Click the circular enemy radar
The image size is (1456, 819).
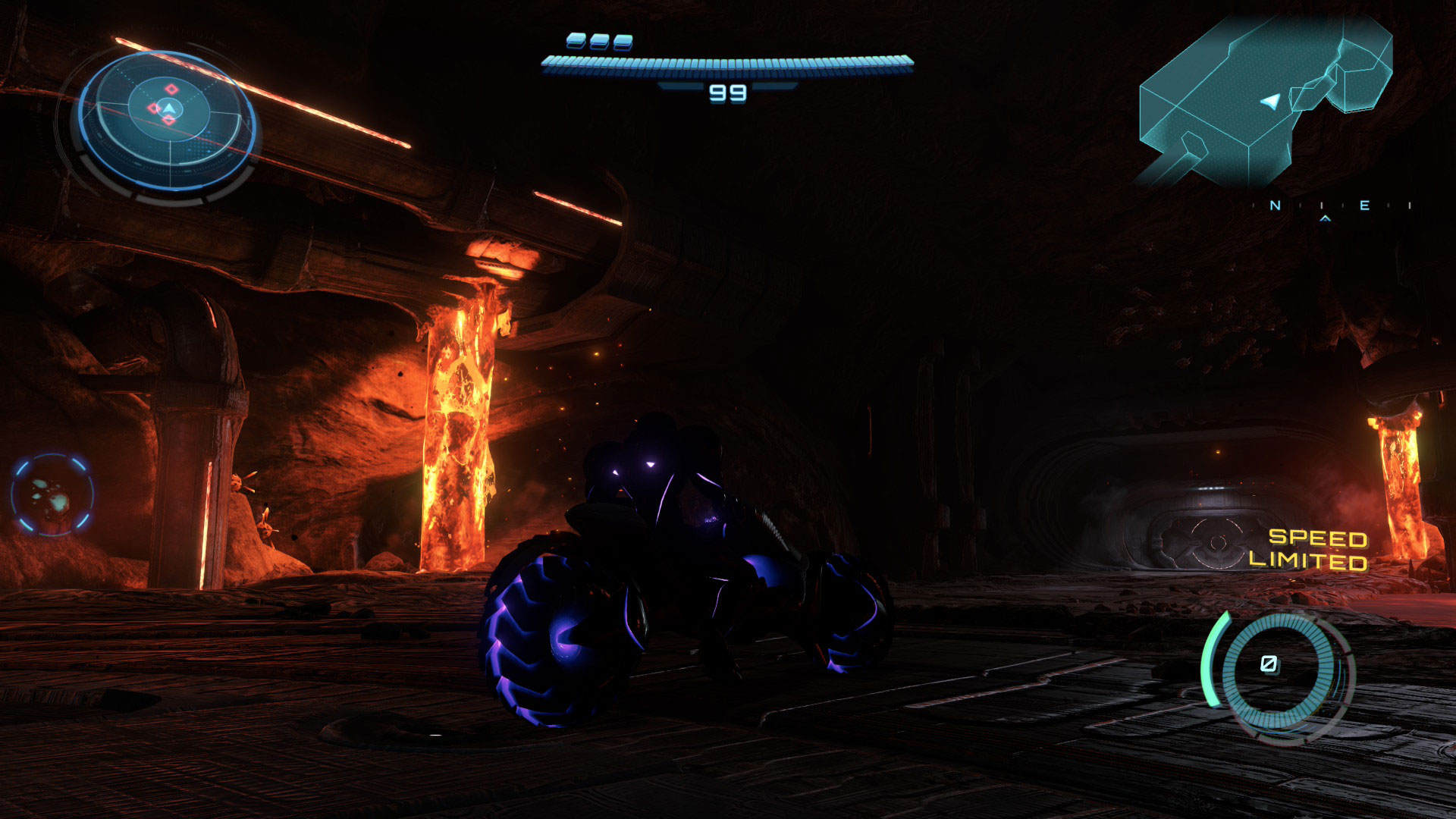point(168,121)
